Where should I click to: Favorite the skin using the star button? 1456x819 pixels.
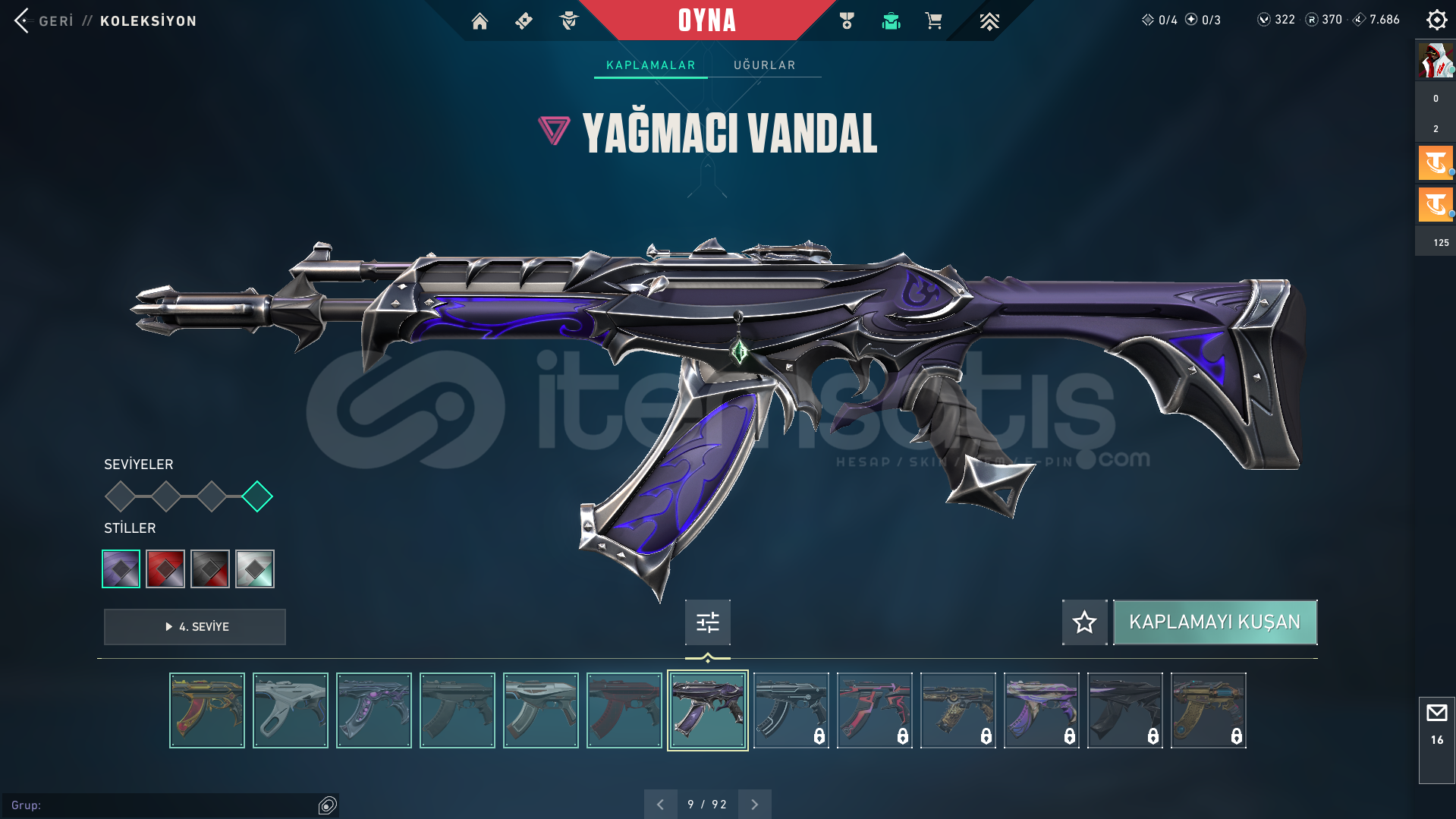coord(1083,622)
